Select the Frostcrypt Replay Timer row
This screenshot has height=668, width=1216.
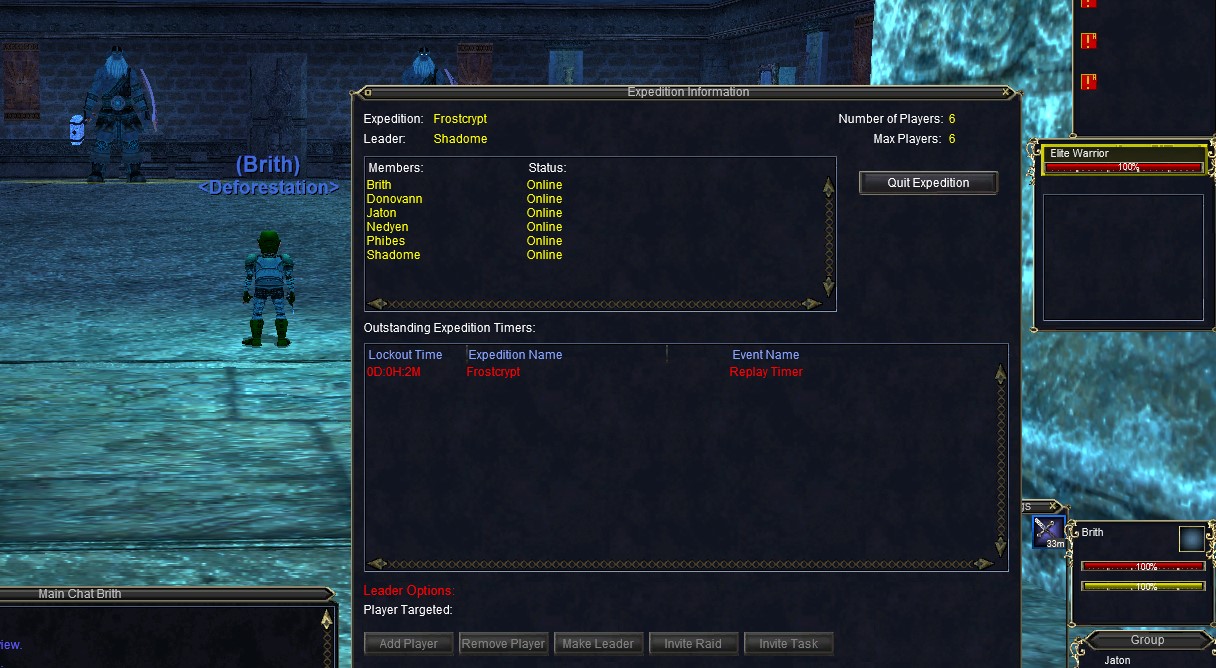click(x=585, y=372)
